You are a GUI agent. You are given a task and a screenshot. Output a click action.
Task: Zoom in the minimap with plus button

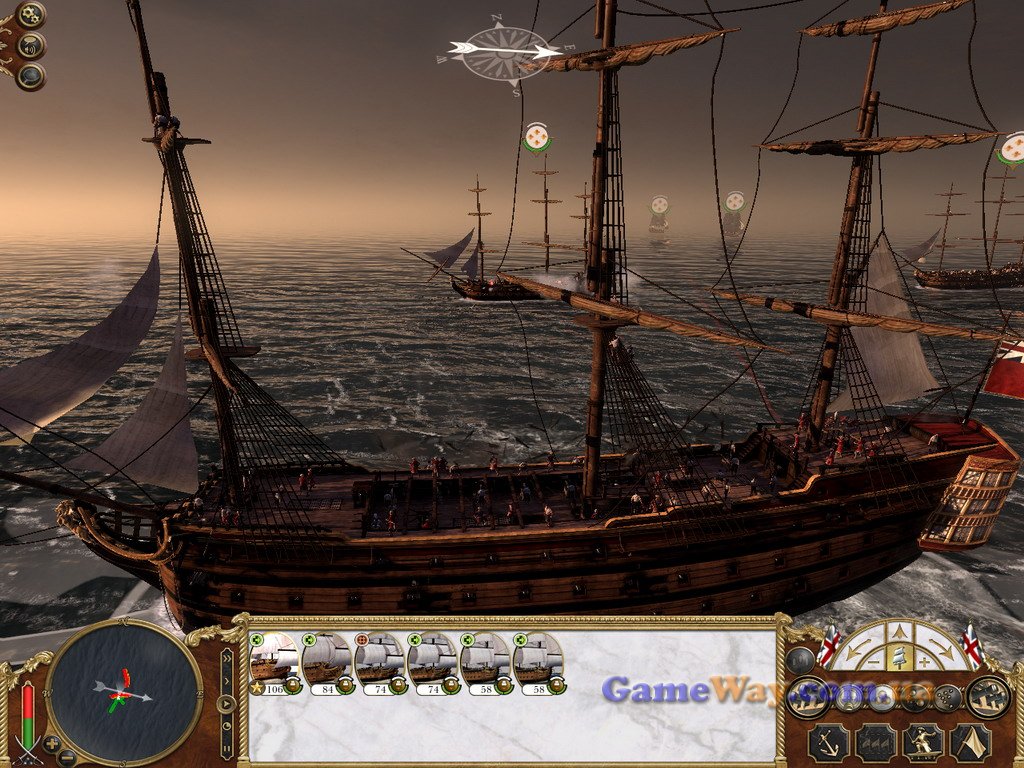(x=52, y=744)
